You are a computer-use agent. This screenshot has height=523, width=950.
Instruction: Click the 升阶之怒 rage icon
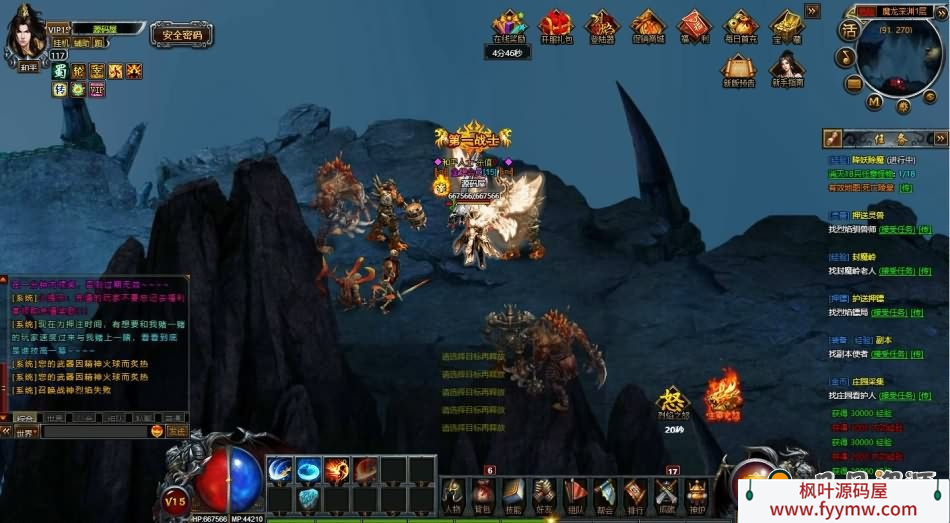(672, 401)
